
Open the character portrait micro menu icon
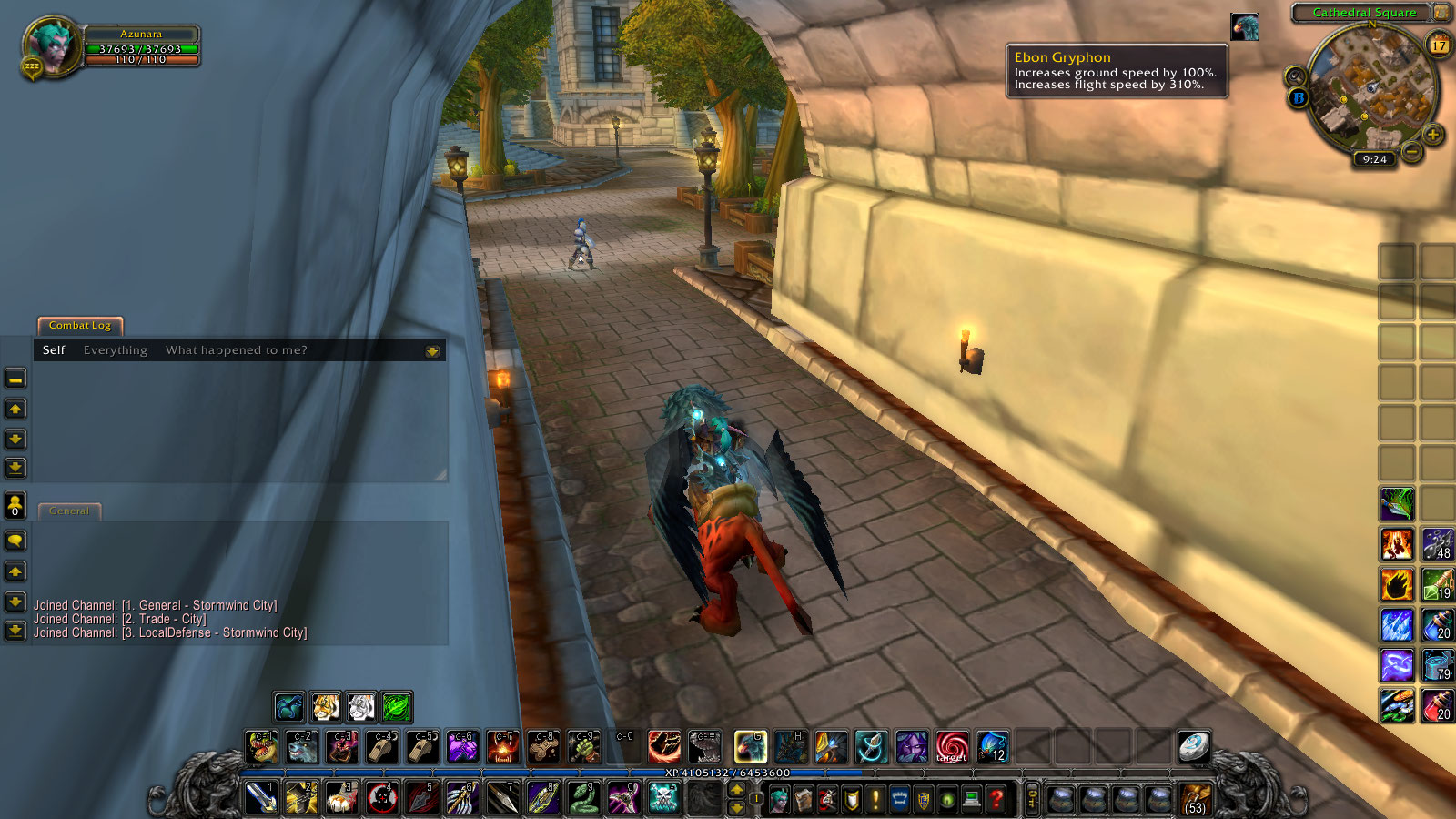click(x=781, y=800)
